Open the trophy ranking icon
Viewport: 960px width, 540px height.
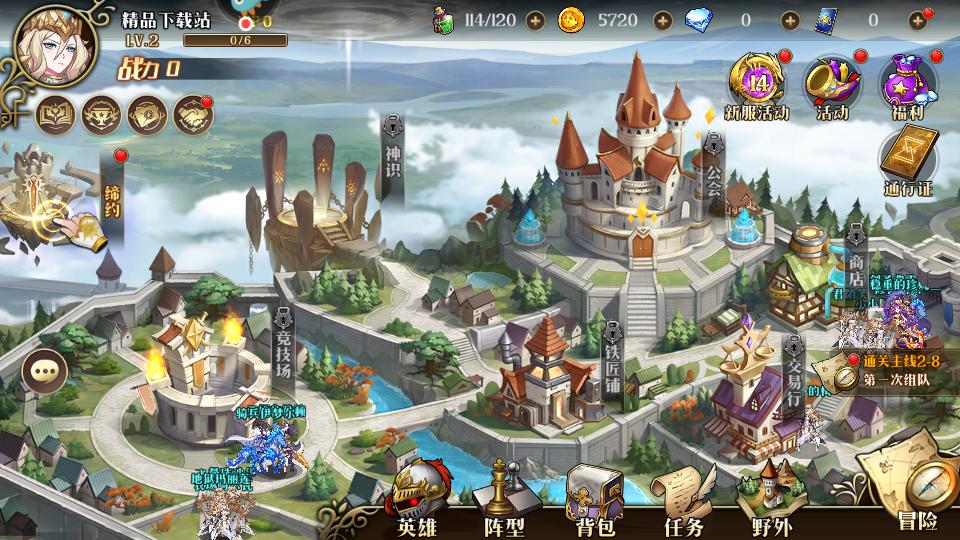click(x=102, y=116)
